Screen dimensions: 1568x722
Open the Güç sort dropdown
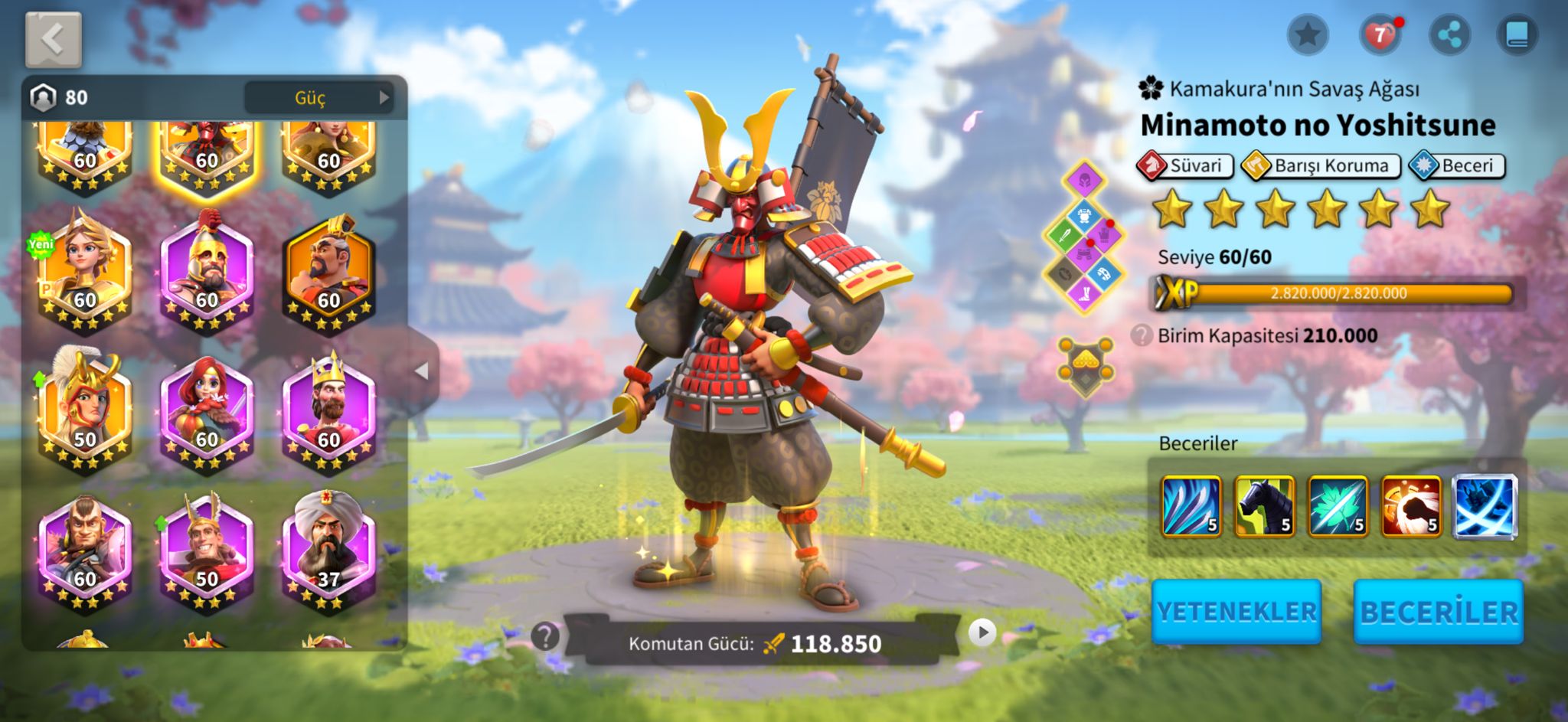click(318, 97)
